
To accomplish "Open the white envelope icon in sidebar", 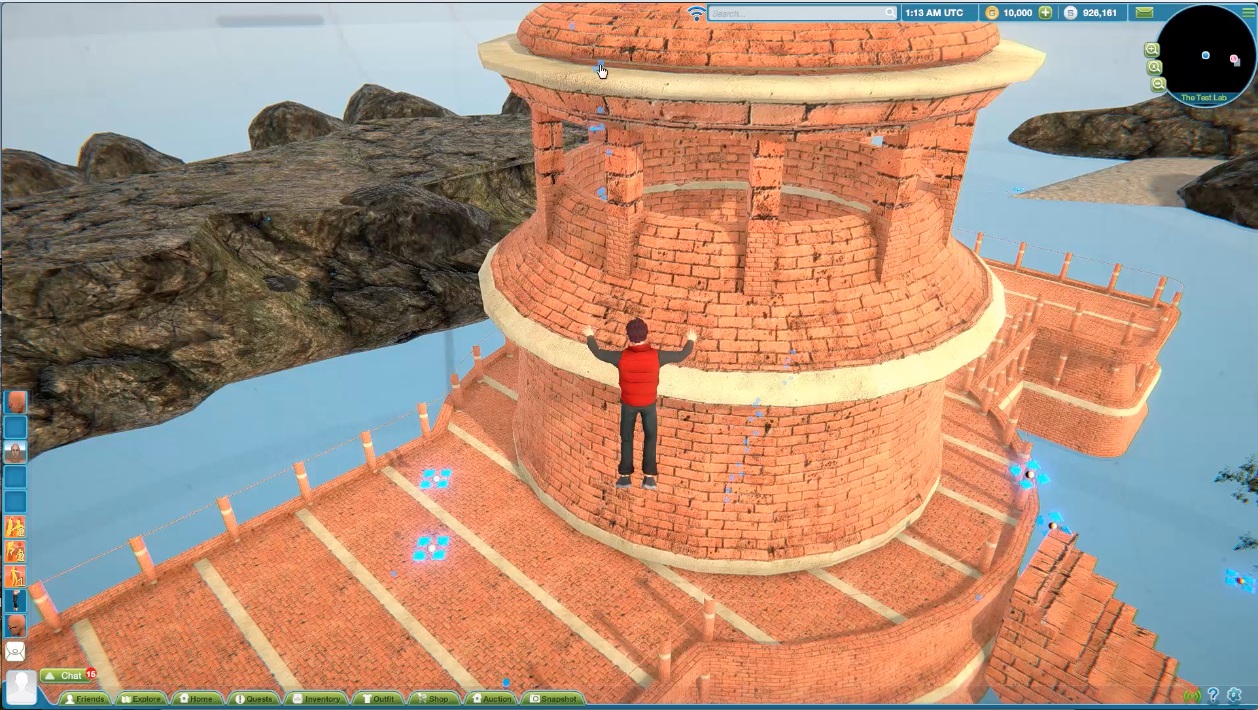I will click(x=15, y=651).
